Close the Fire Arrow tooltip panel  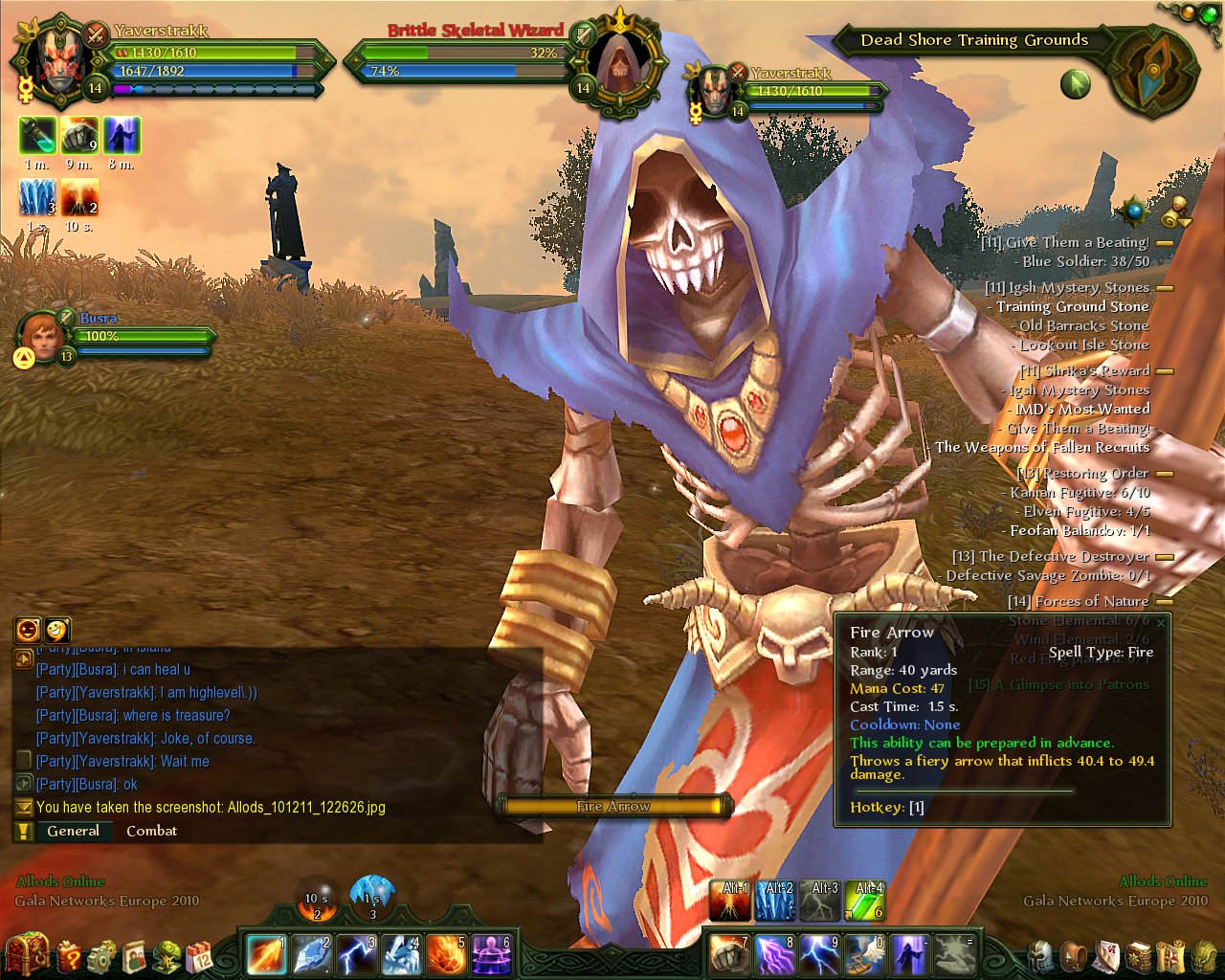[x=1161, y=623]
